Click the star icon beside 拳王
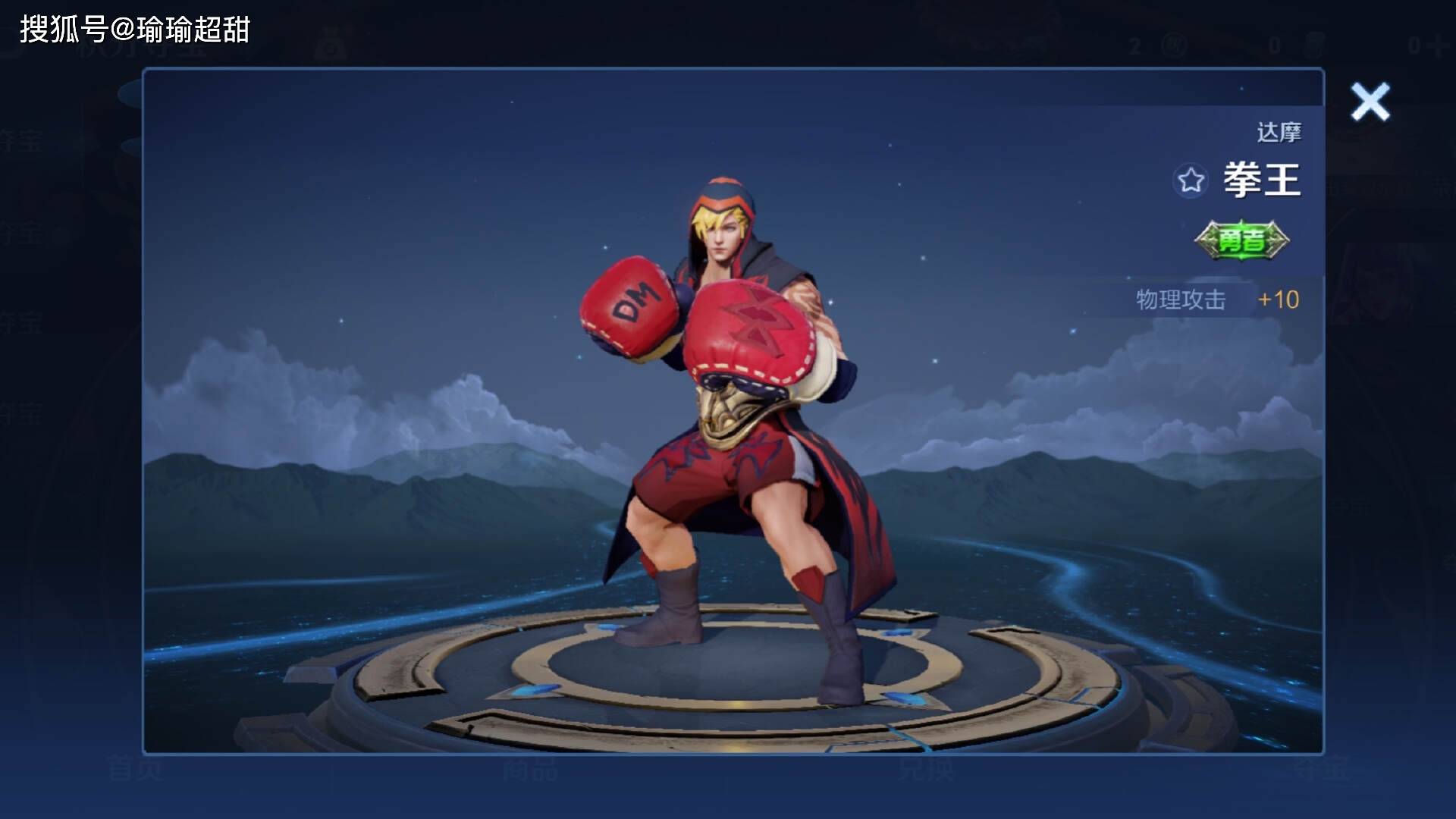 click(x=1190, y=180)
